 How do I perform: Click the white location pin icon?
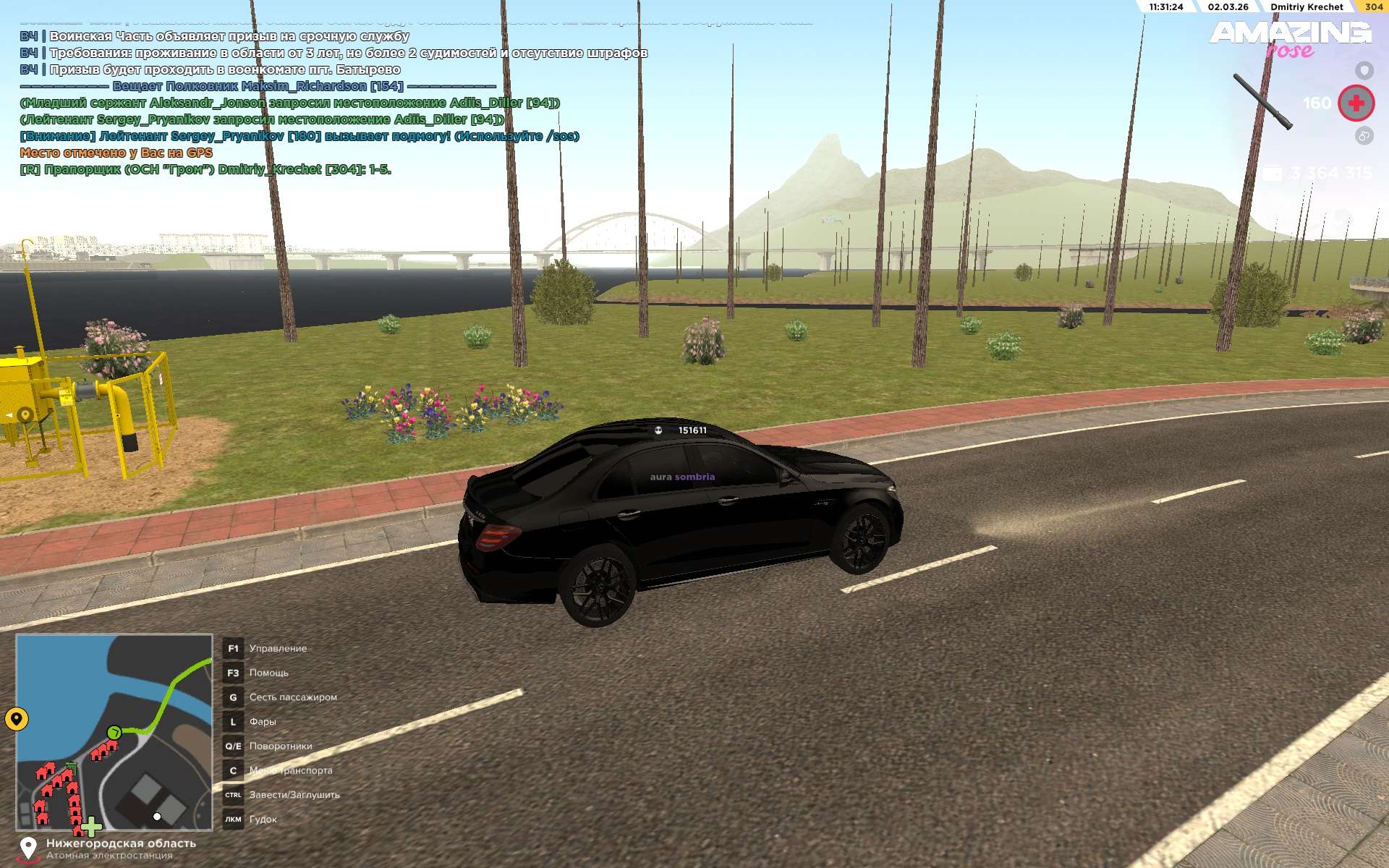(x=28, y=848)
